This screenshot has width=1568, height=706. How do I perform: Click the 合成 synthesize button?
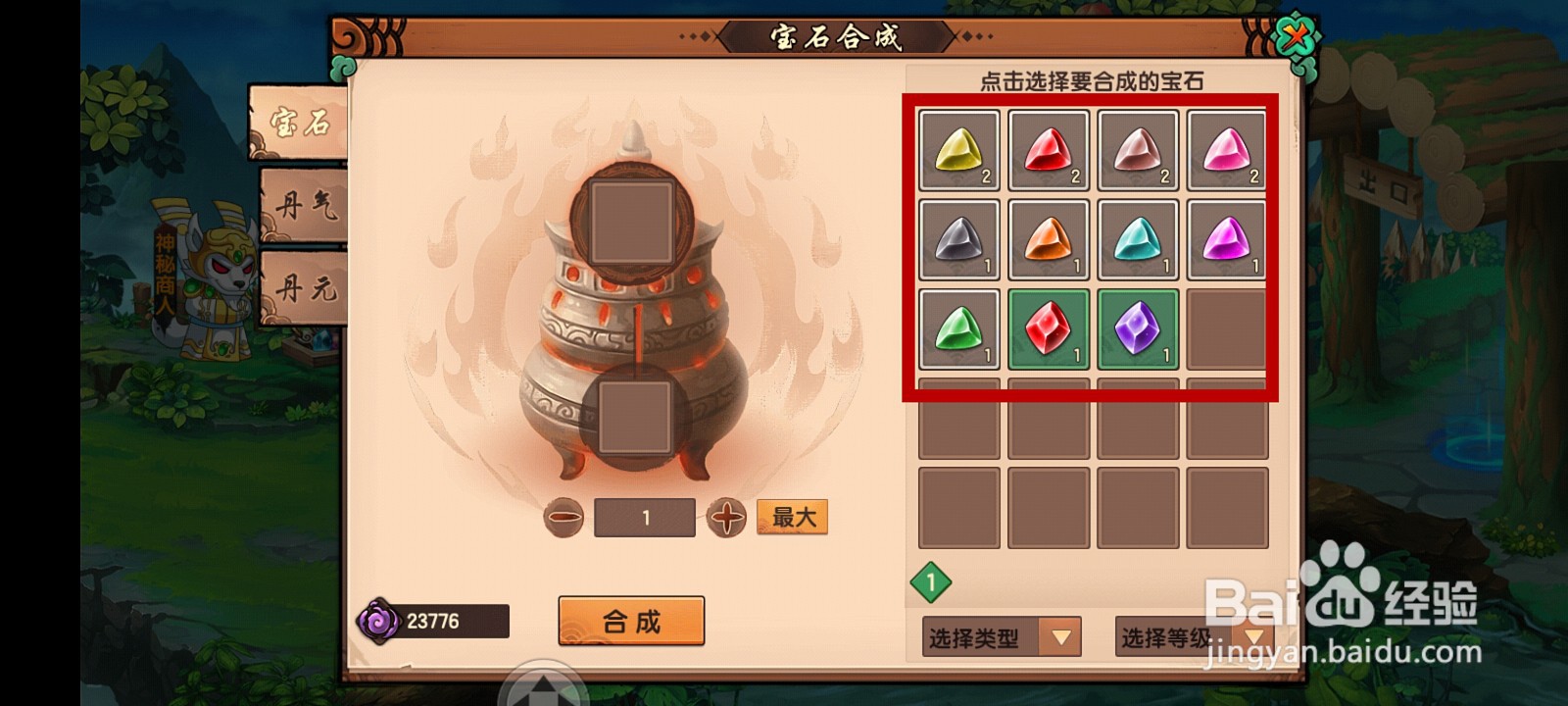click(631, 621)
